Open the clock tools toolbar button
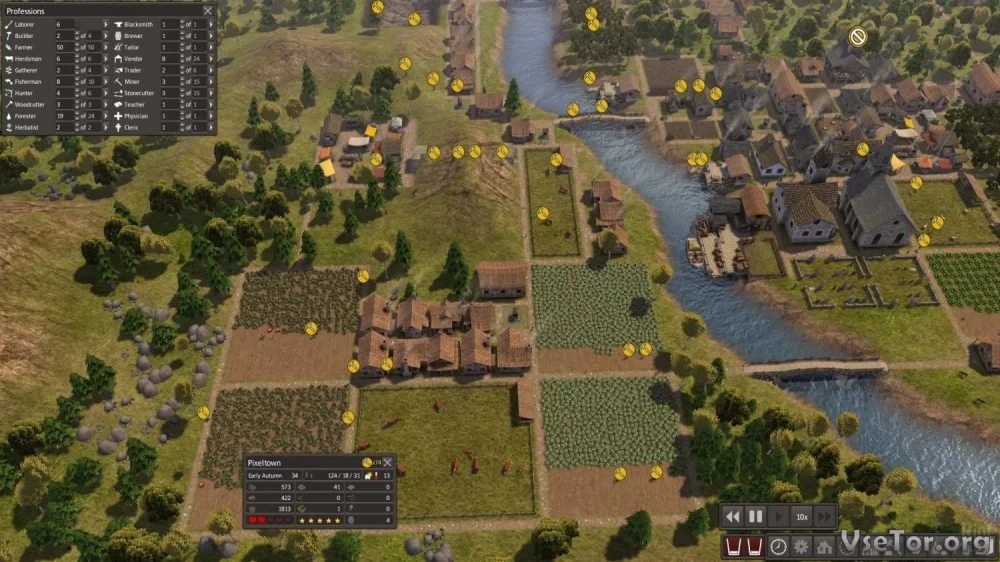1000x562 pixels. [x=778, y=547]
